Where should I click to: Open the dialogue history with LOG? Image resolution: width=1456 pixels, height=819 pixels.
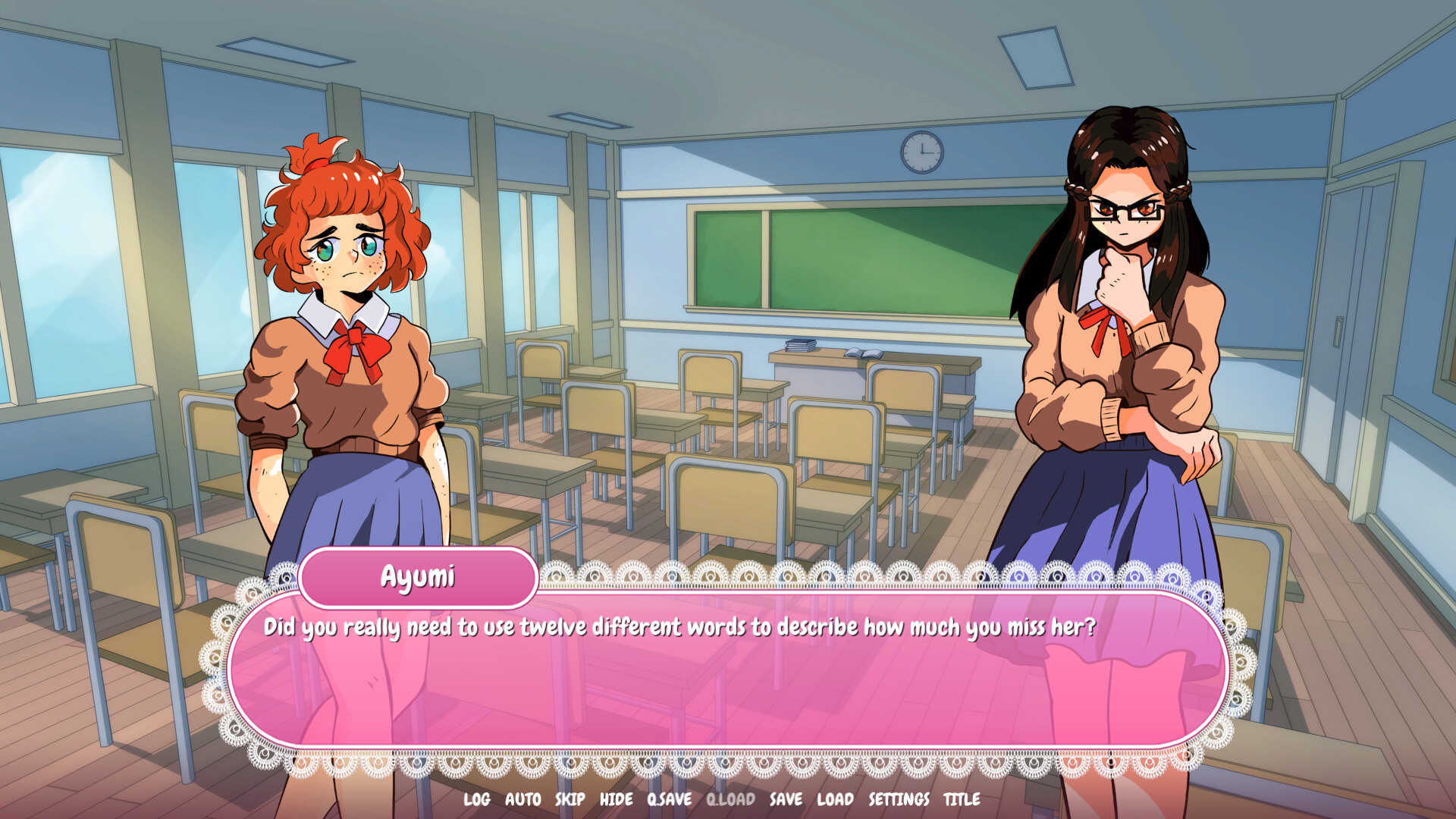(476, 799)
